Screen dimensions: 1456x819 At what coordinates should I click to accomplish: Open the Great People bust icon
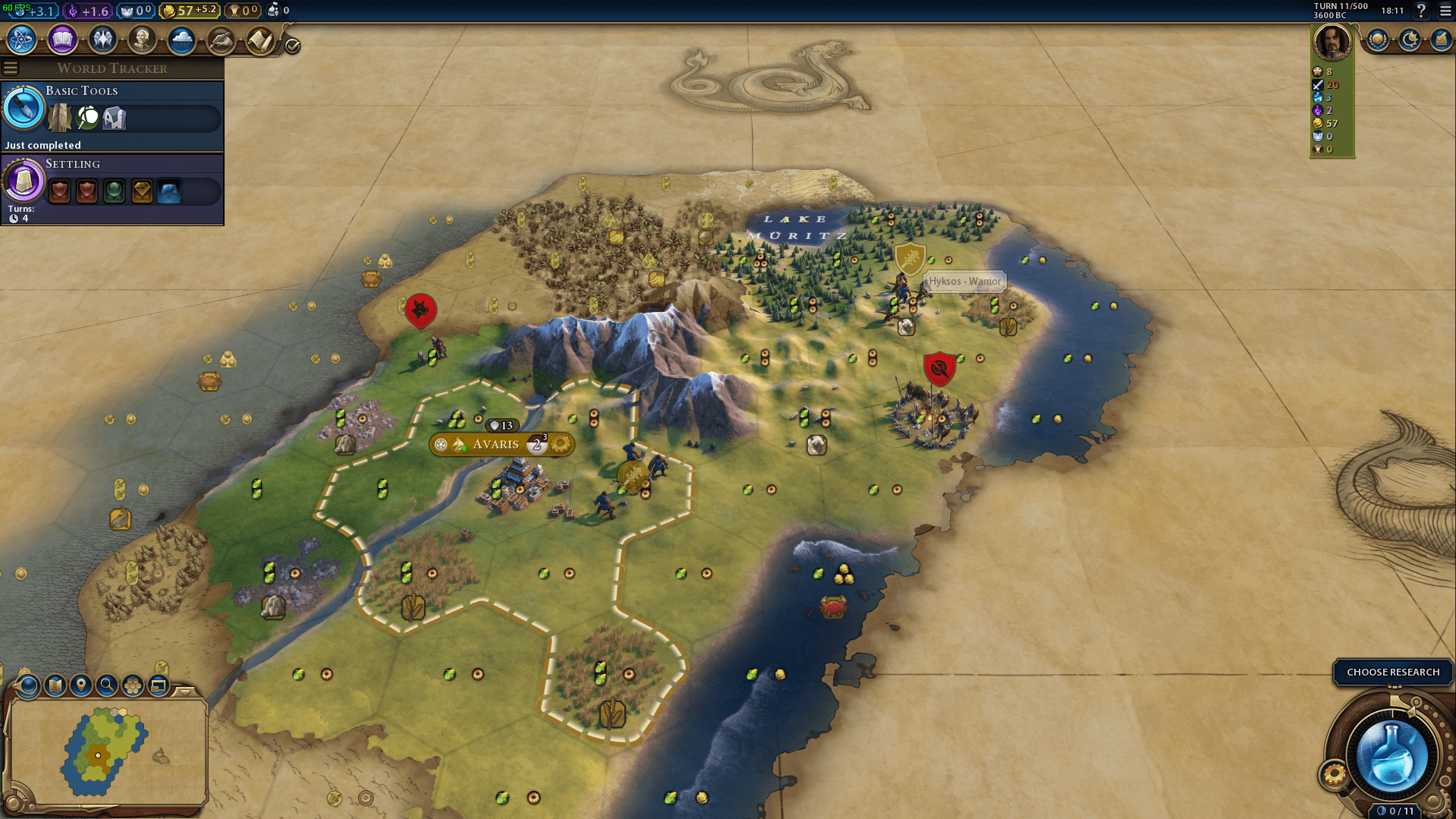click(x=142, y=39)
